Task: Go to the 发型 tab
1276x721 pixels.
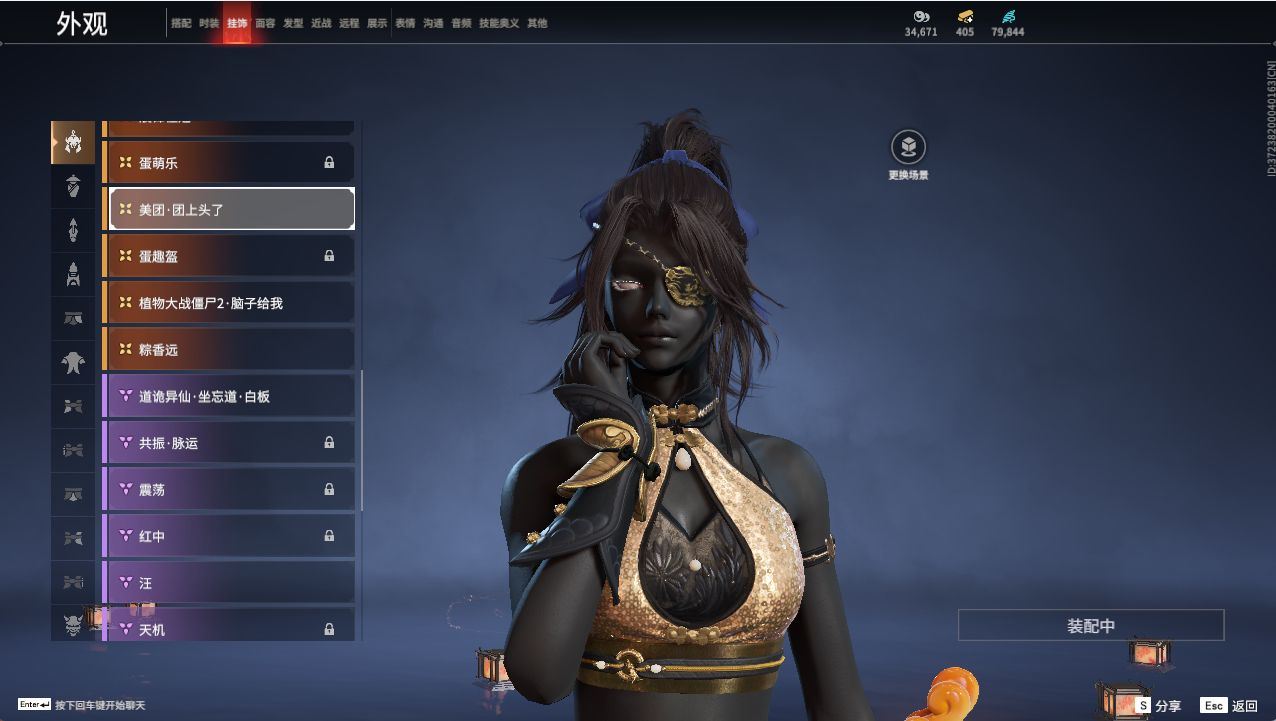Action: tap(293, 23)
